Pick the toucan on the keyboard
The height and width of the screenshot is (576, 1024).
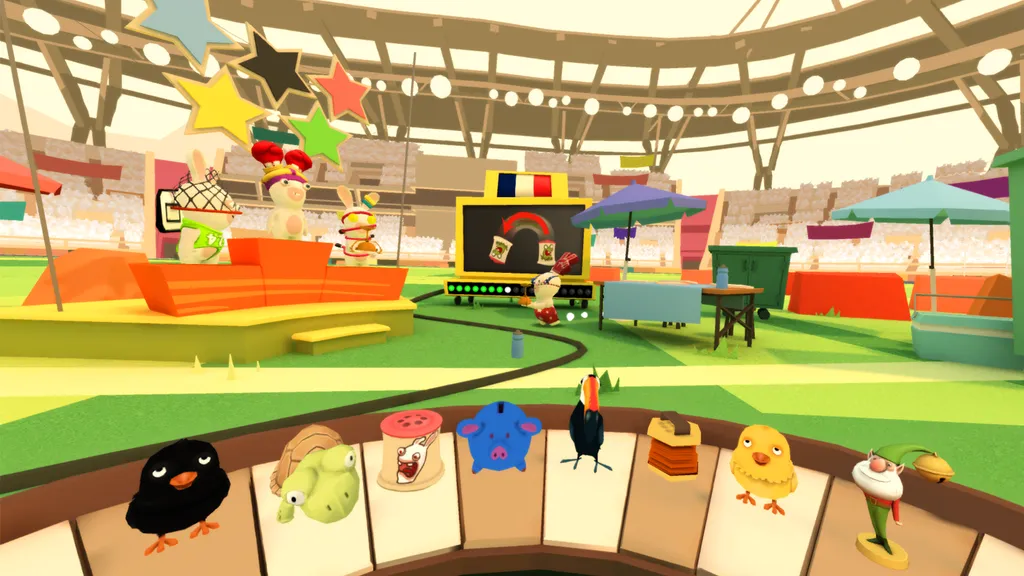[586, 421]
